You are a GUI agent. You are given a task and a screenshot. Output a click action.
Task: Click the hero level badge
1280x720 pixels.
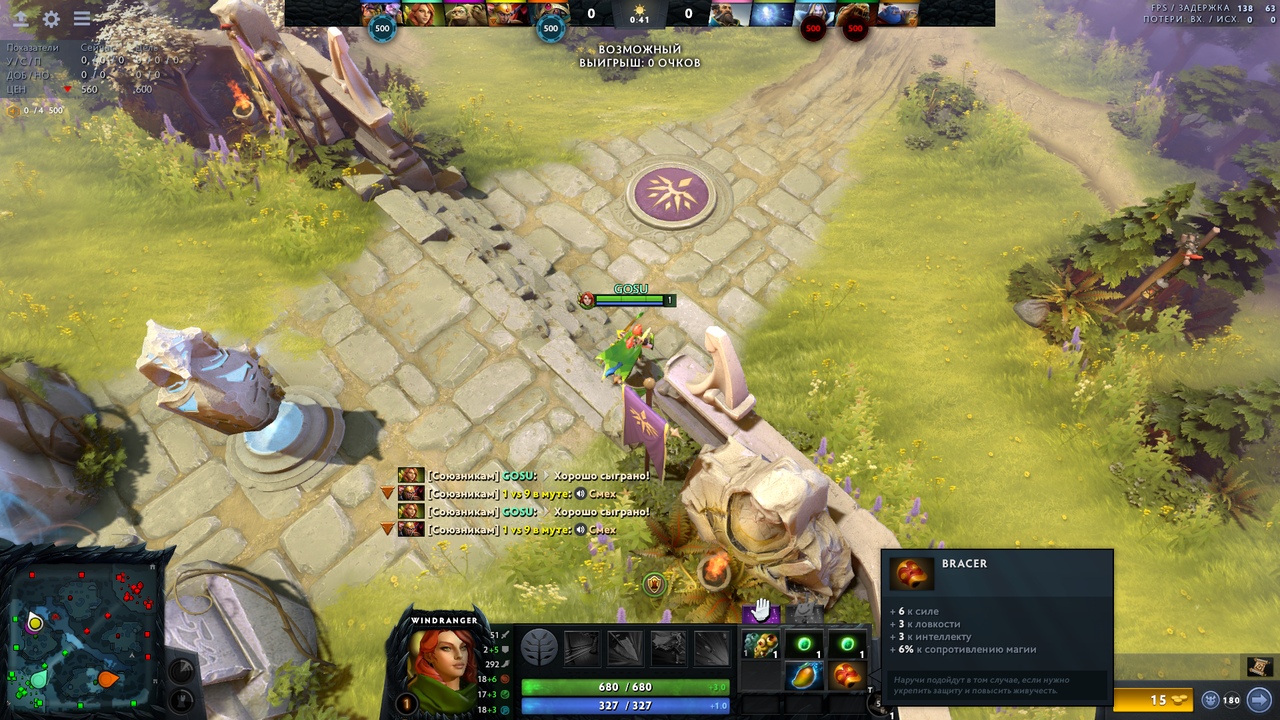(406, 704)
